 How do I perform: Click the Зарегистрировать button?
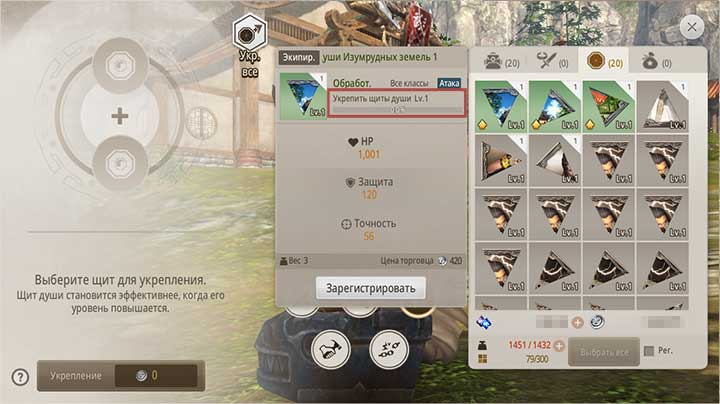(x=370, y=288)
